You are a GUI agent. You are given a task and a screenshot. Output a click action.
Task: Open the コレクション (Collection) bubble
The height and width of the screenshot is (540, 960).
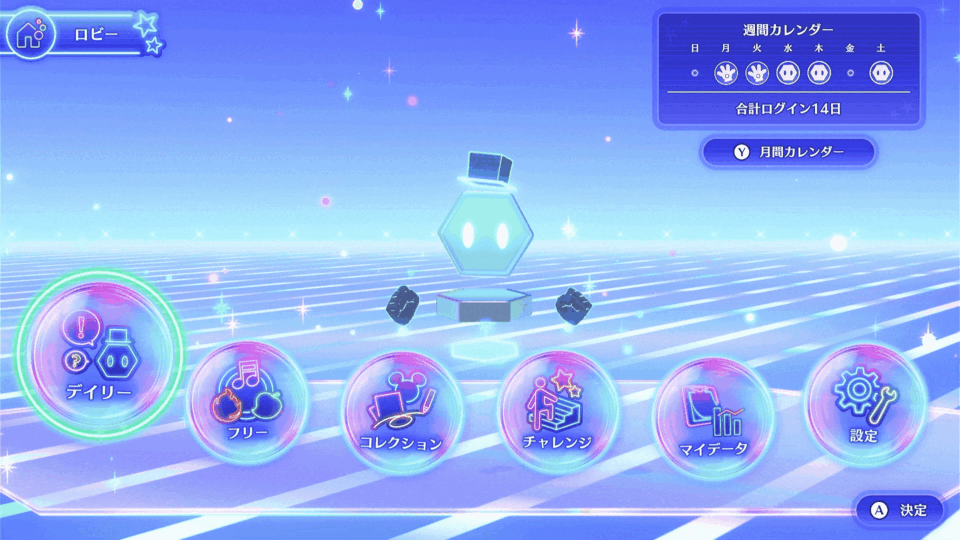402,412
